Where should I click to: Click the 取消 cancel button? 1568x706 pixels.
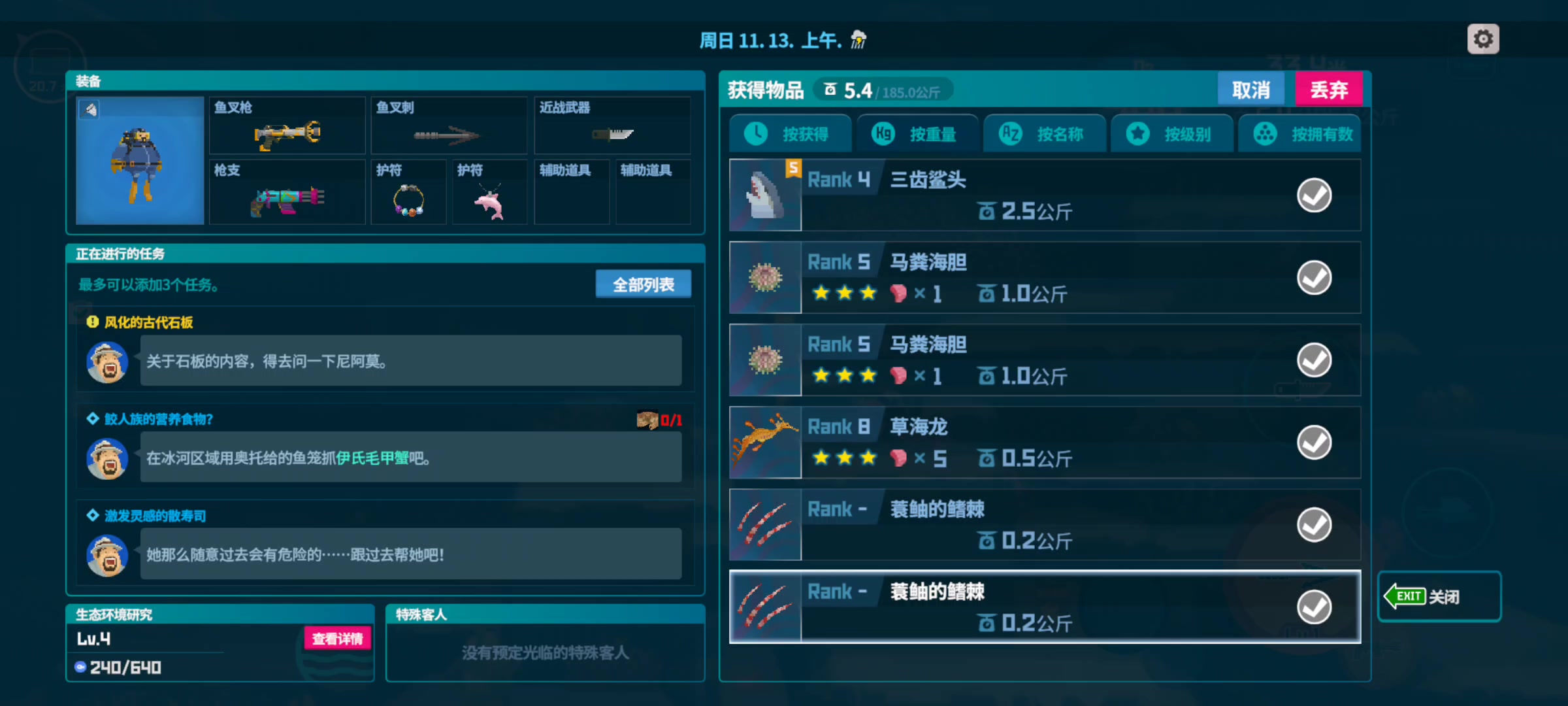click(x=1250, y=88)
